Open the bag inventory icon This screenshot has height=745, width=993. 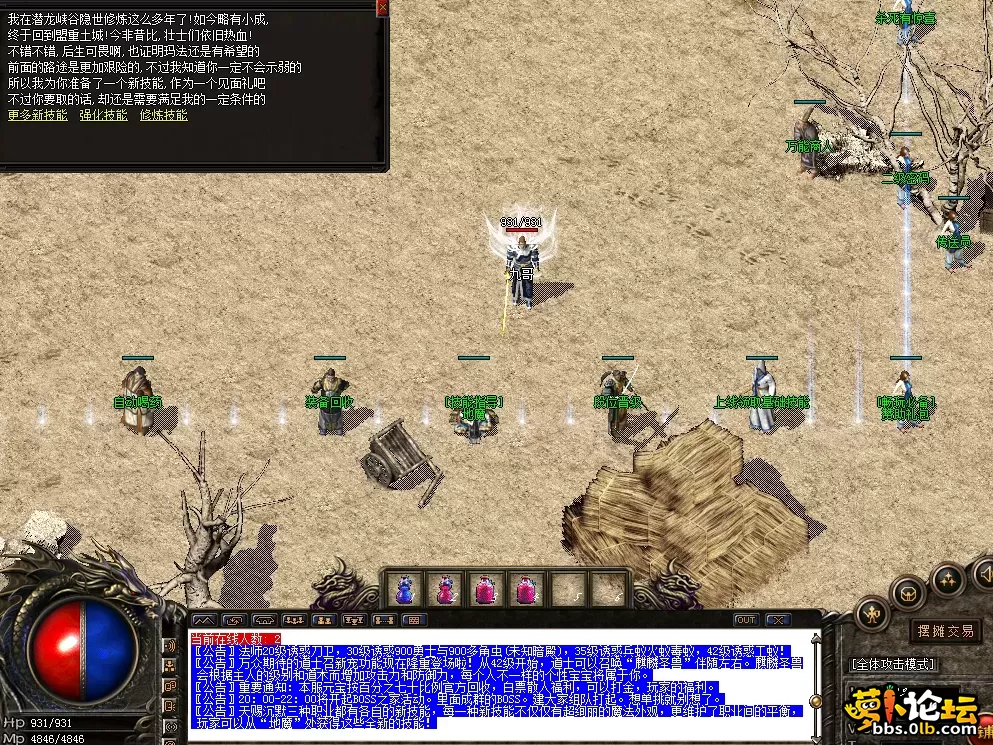click(x=909, y=592)
